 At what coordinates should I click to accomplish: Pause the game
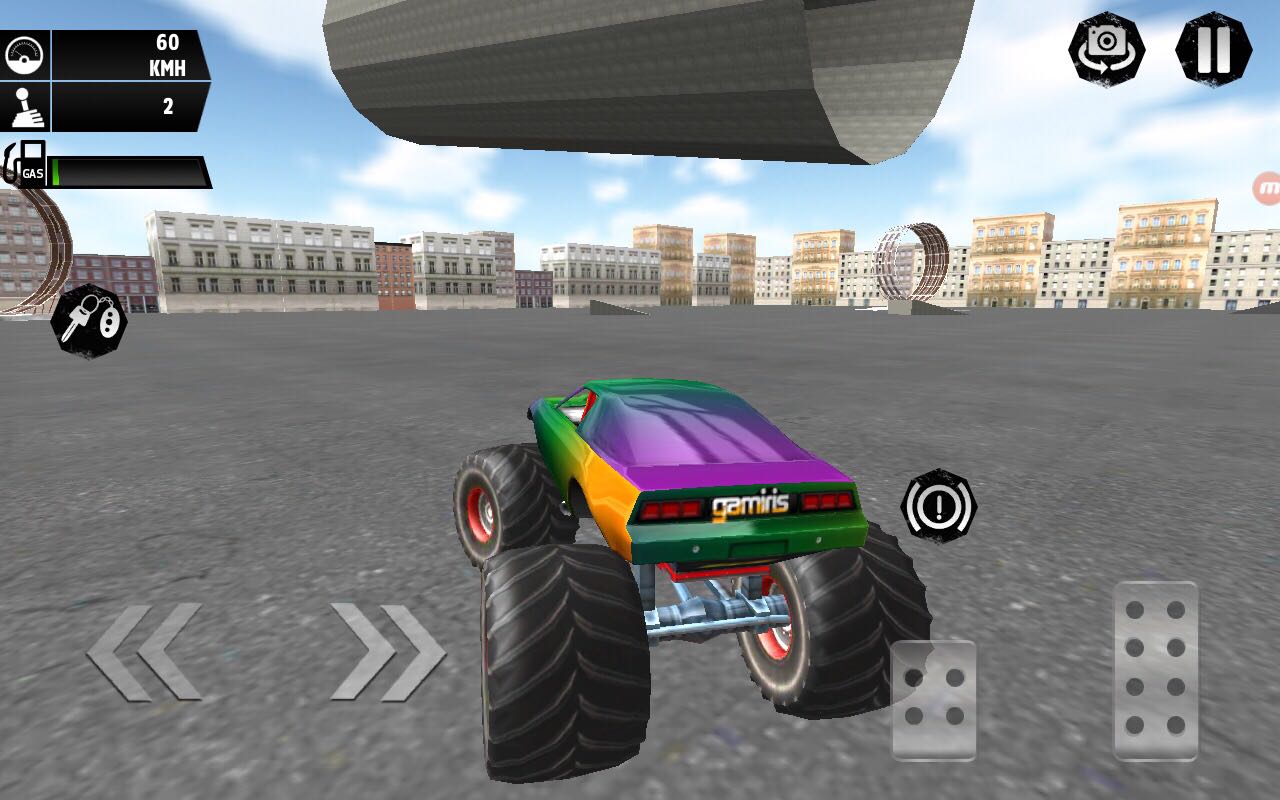pos(1216,48)
